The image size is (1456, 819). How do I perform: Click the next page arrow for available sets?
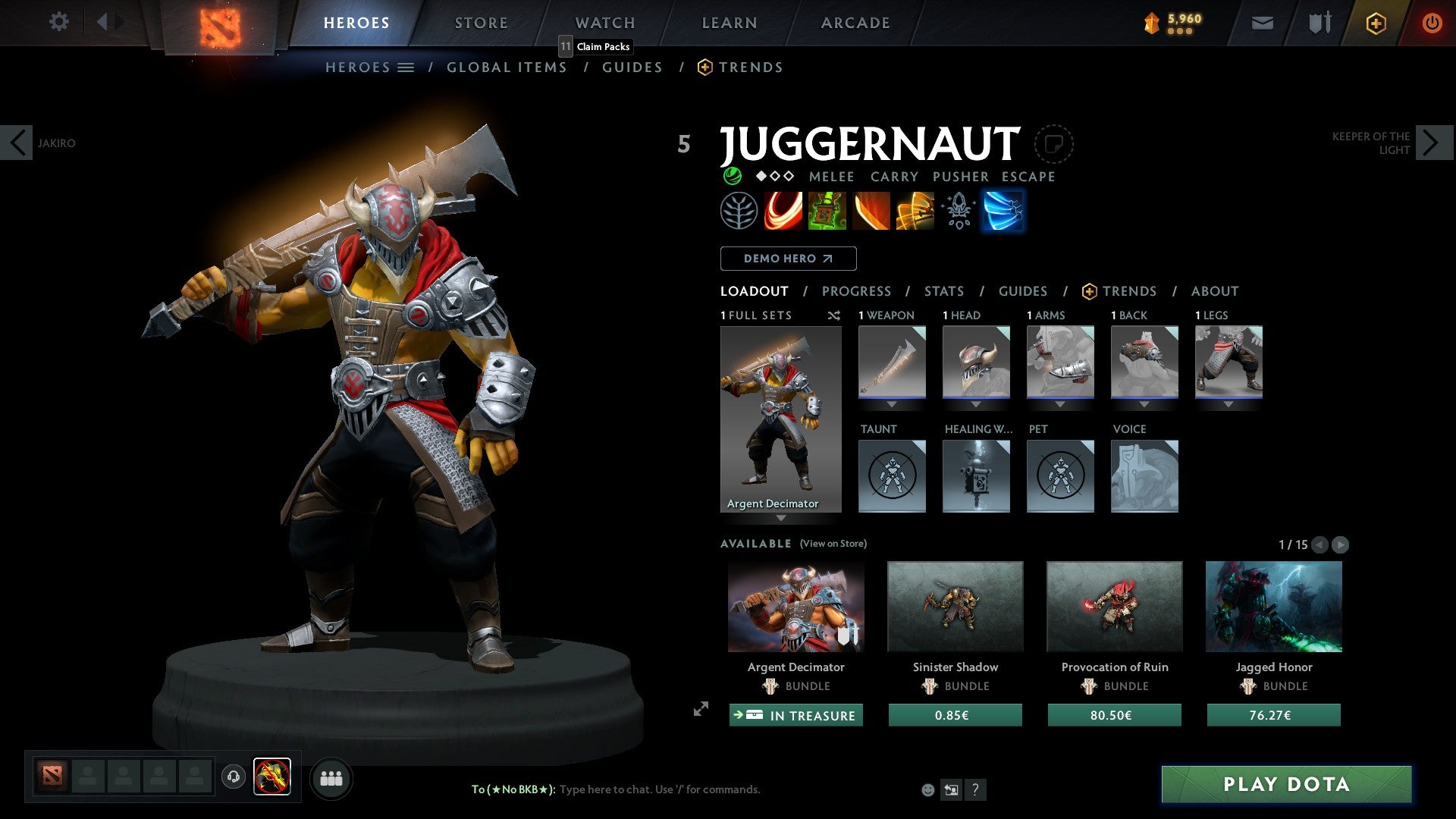point(1341,544)
